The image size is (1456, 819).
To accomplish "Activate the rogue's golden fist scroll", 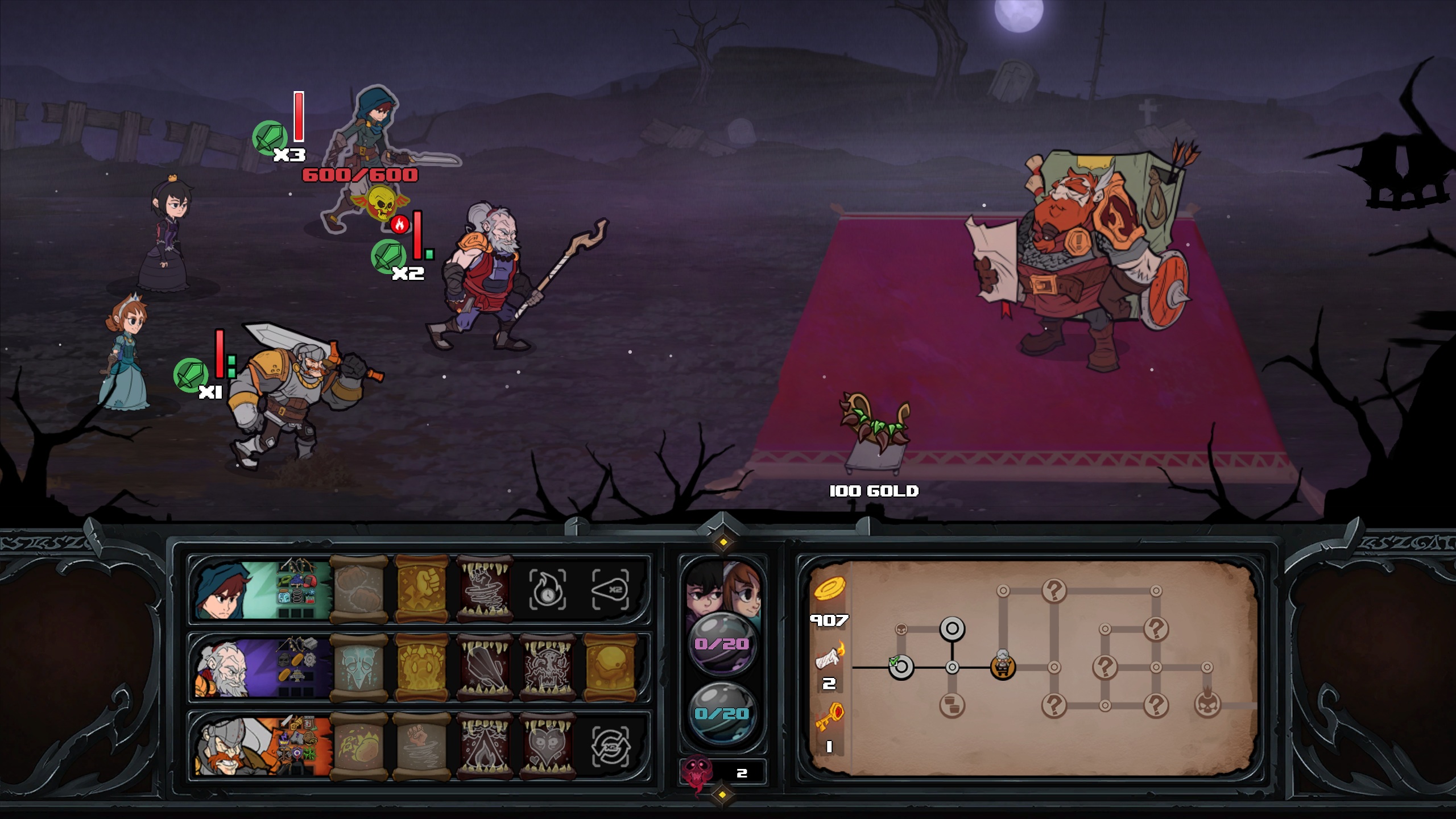I will [422, 590].
